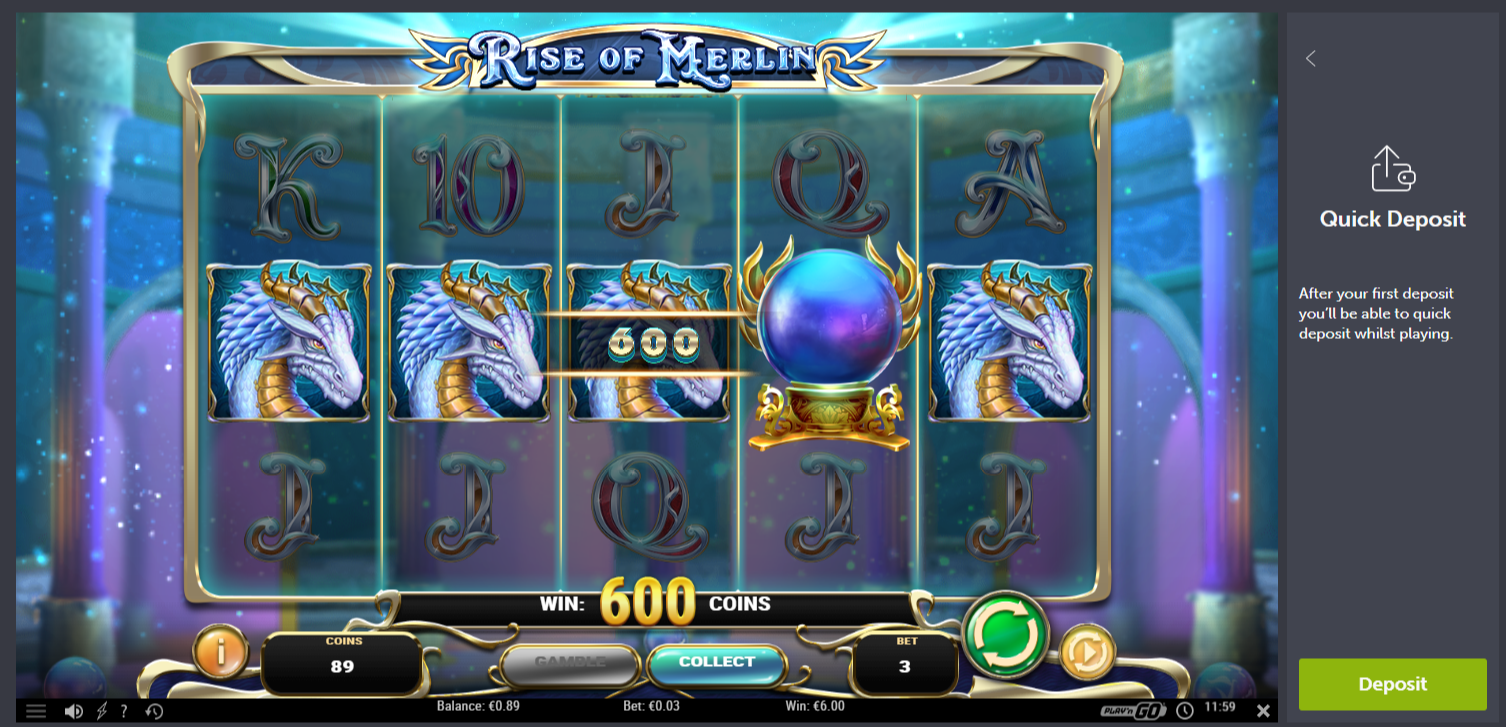
Task: Collapse the sidebar using the left chevron
Action: tap(1310, 59)
